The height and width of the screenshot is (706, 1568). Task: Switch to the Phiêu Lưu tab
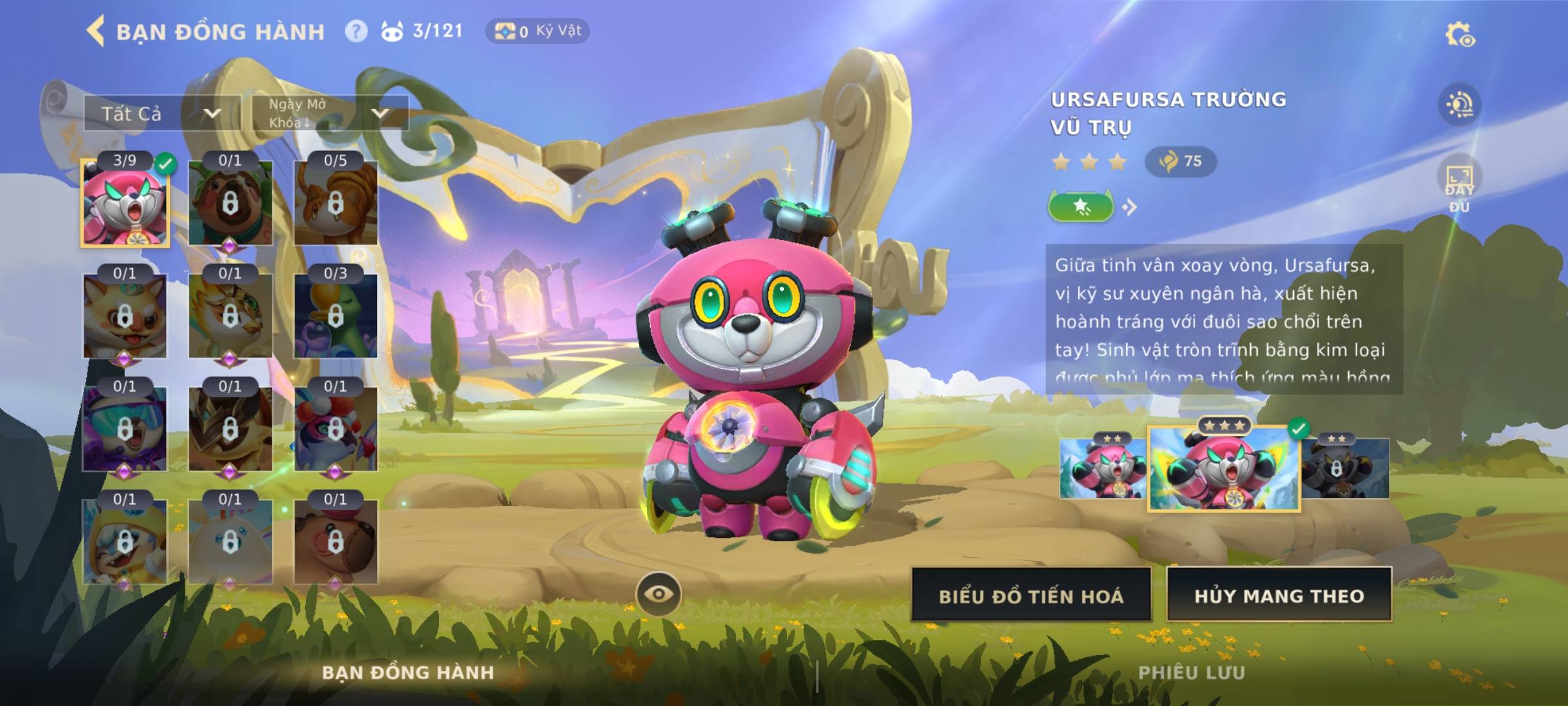click(x=1191, y=673)
